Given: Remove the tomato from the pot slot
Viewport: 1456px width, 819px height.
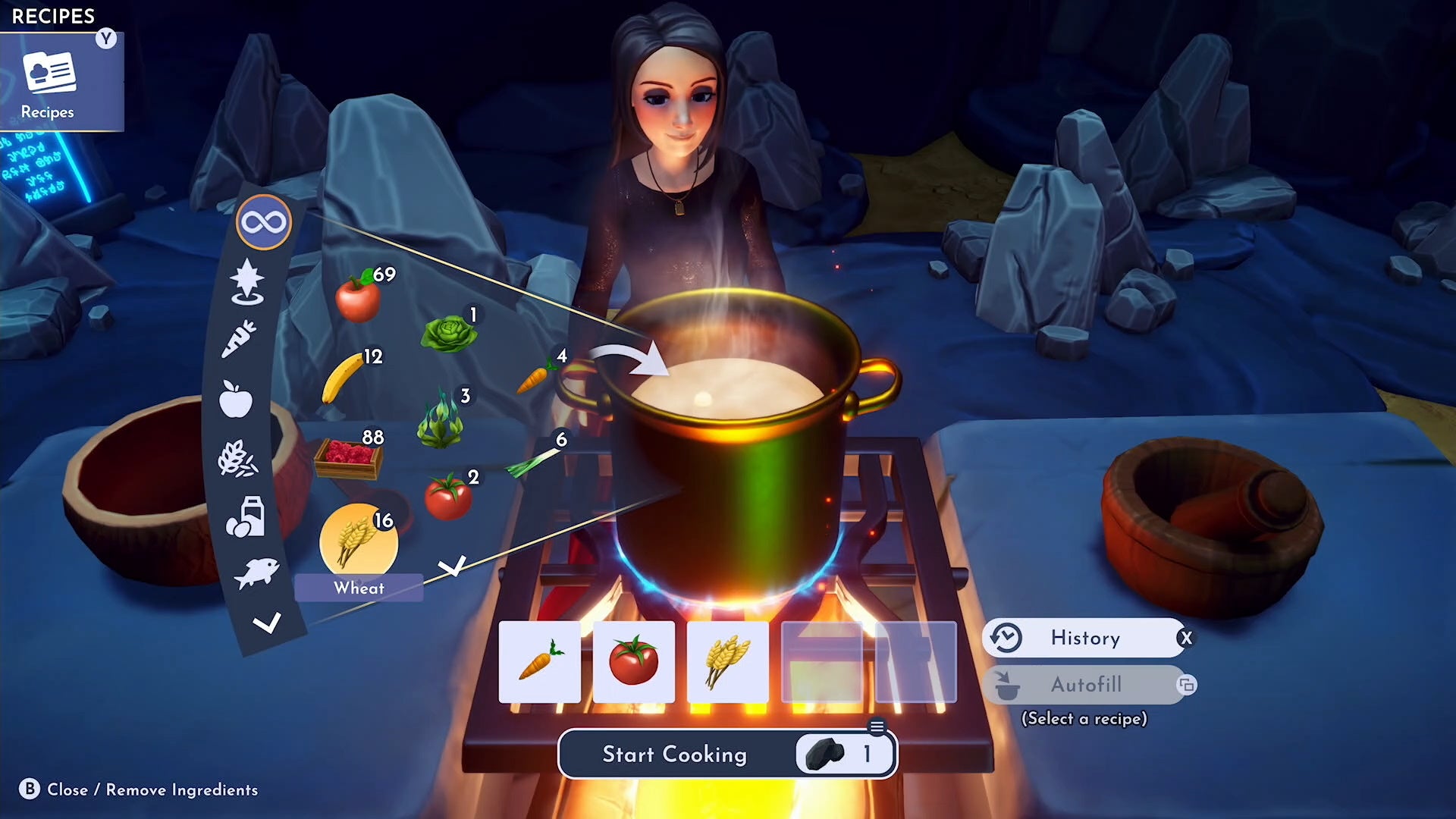Looking at the screenshot, I should [634, 660].
